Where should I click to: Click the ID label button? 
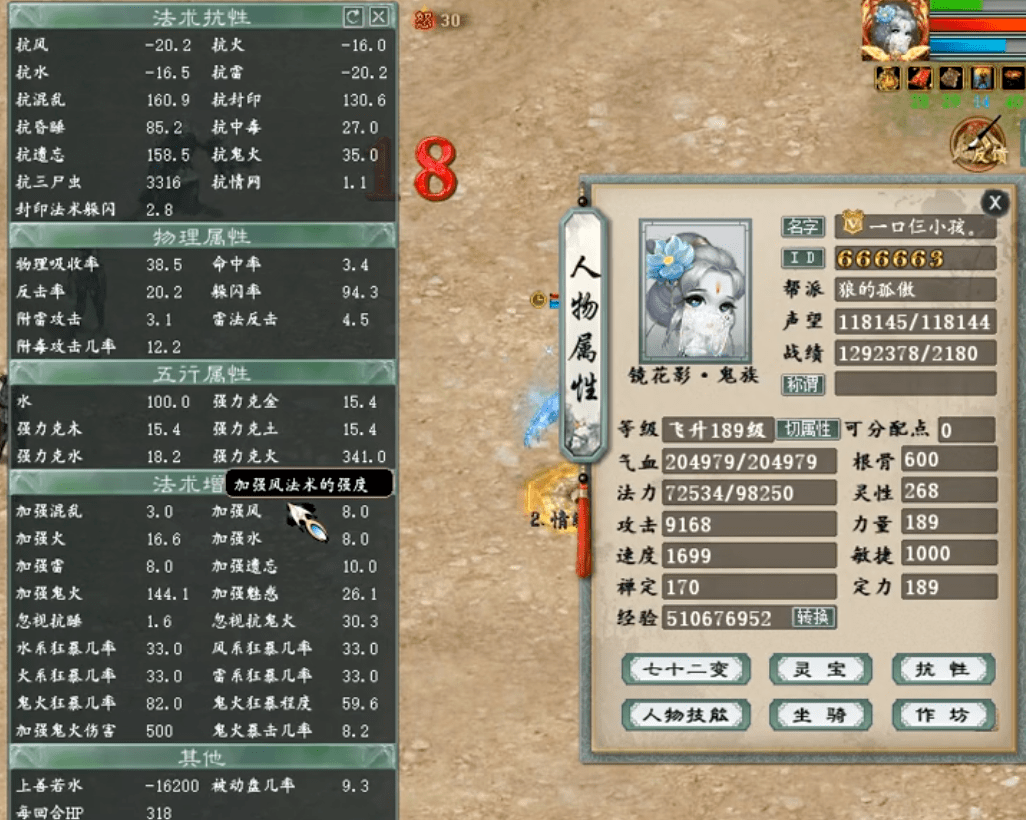click(802, 258)
